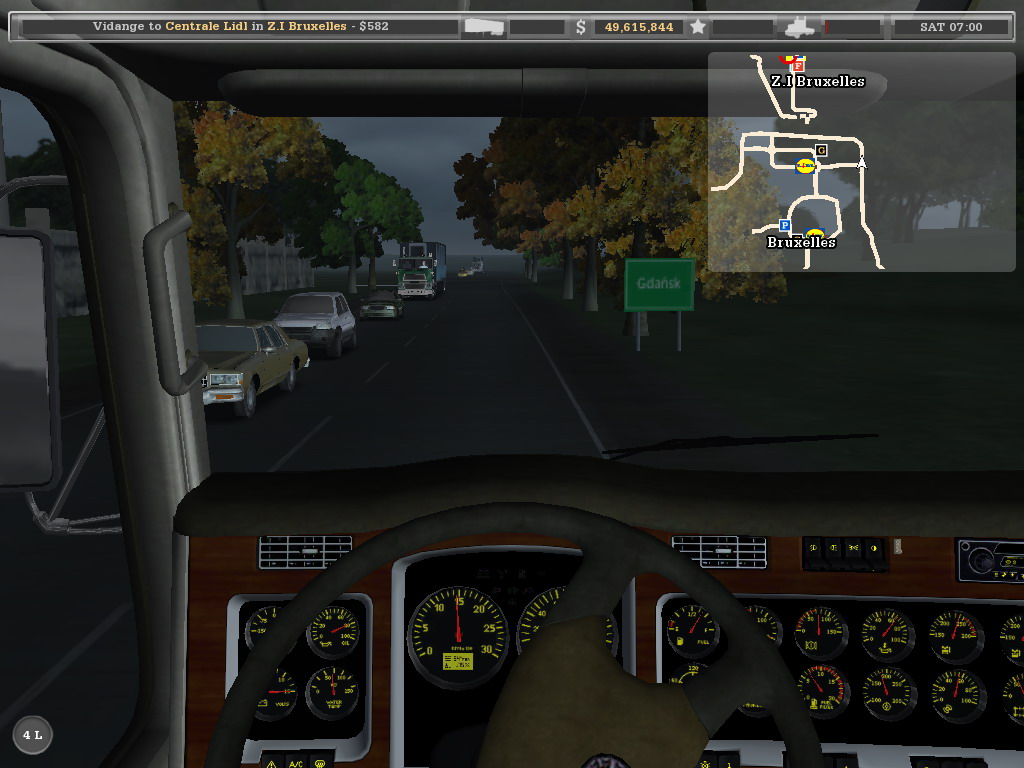
Task: Select the Lidl logo marker near G
Action: (805, 166)
